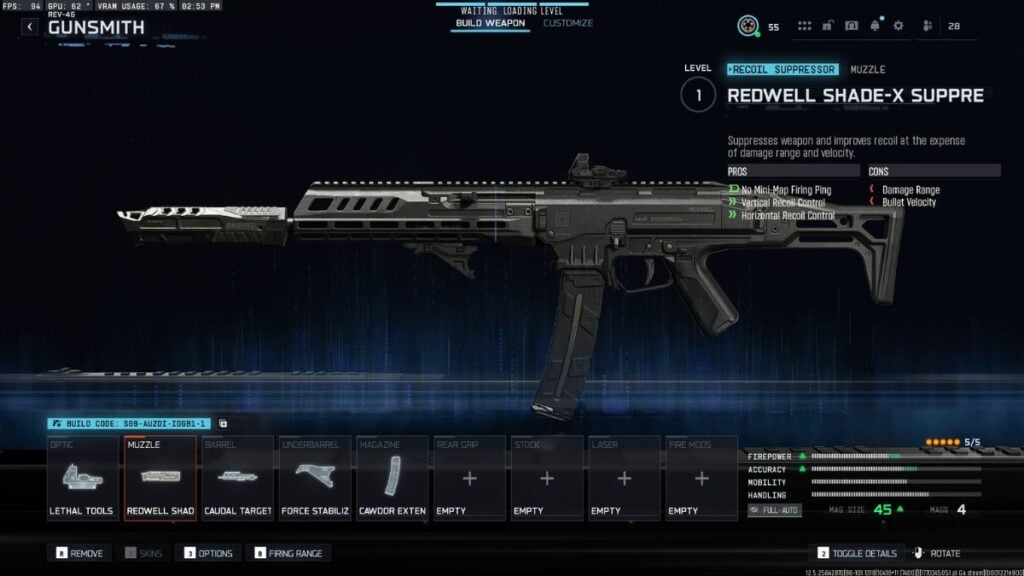Open the empty Stock attachment slot
The image size is (1024, 576).
547,478
